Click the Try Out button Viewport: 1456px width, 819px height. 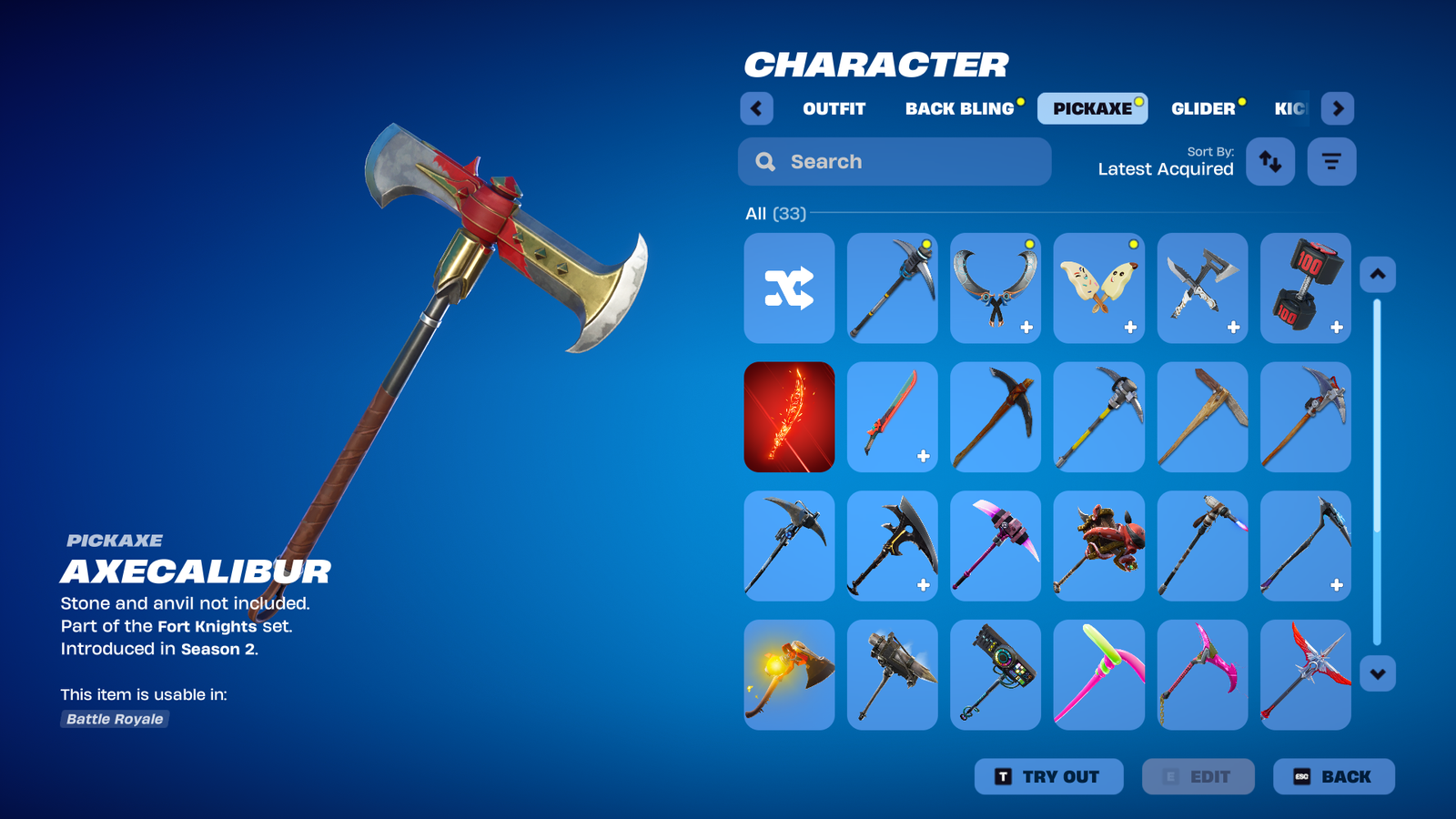[x=1048, y=776]
